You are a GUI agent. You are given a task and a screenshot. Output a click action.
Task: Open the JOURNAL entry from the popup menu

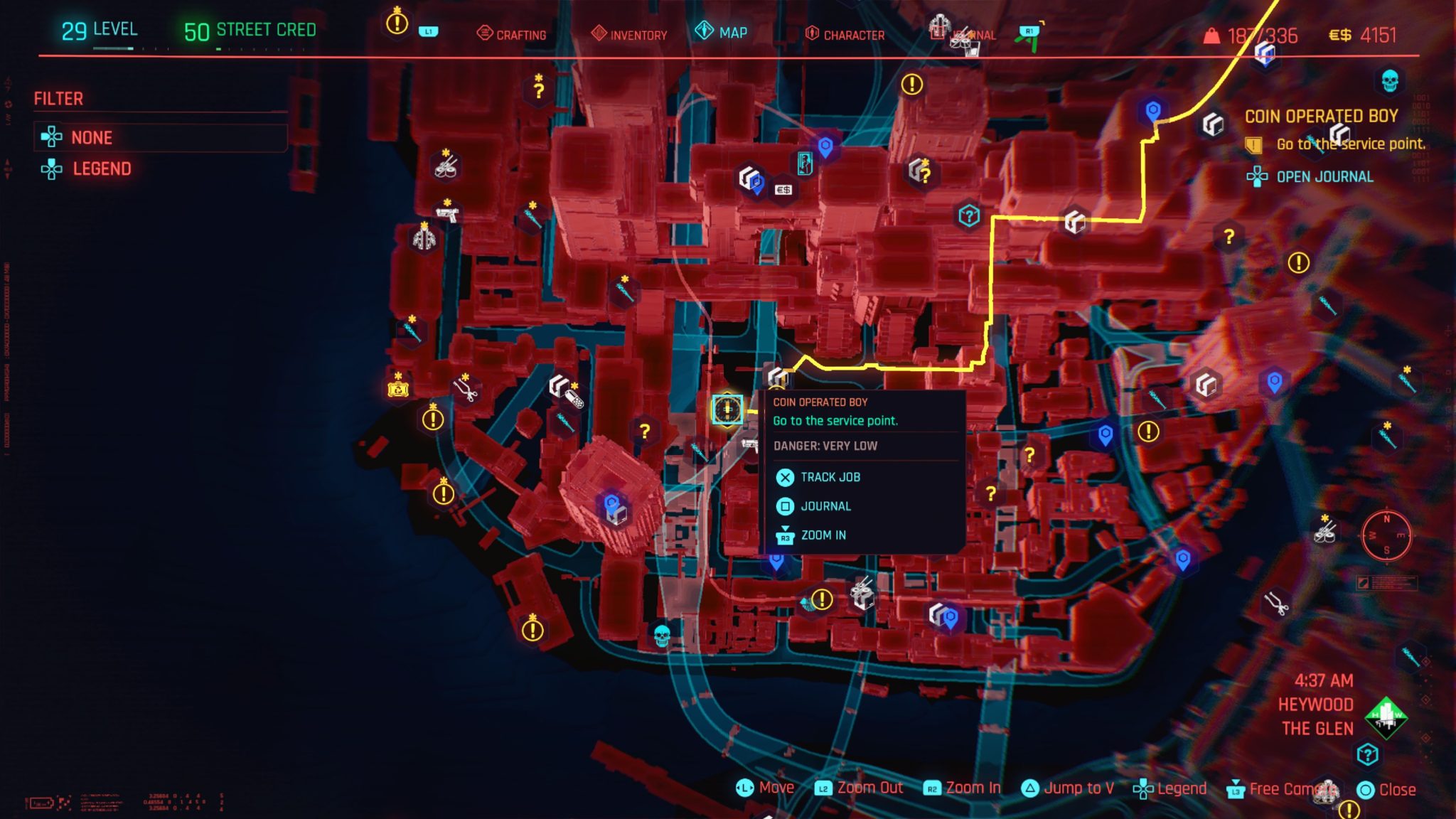pos(826,506)
